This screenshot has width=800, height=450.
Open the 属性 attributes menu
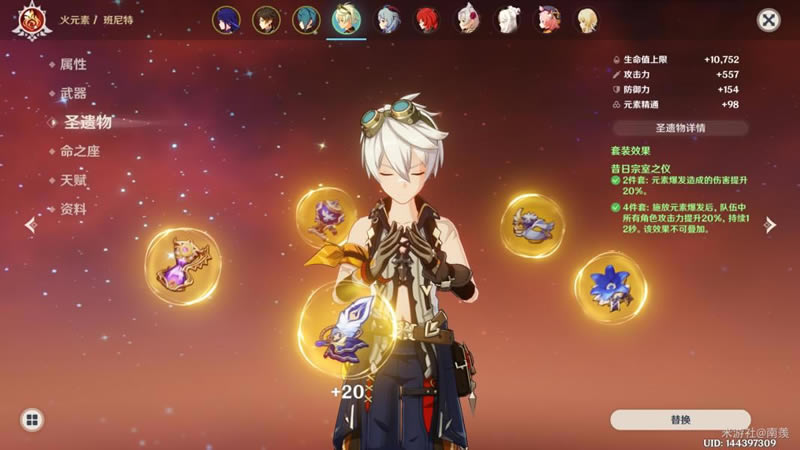click(73, 64)
